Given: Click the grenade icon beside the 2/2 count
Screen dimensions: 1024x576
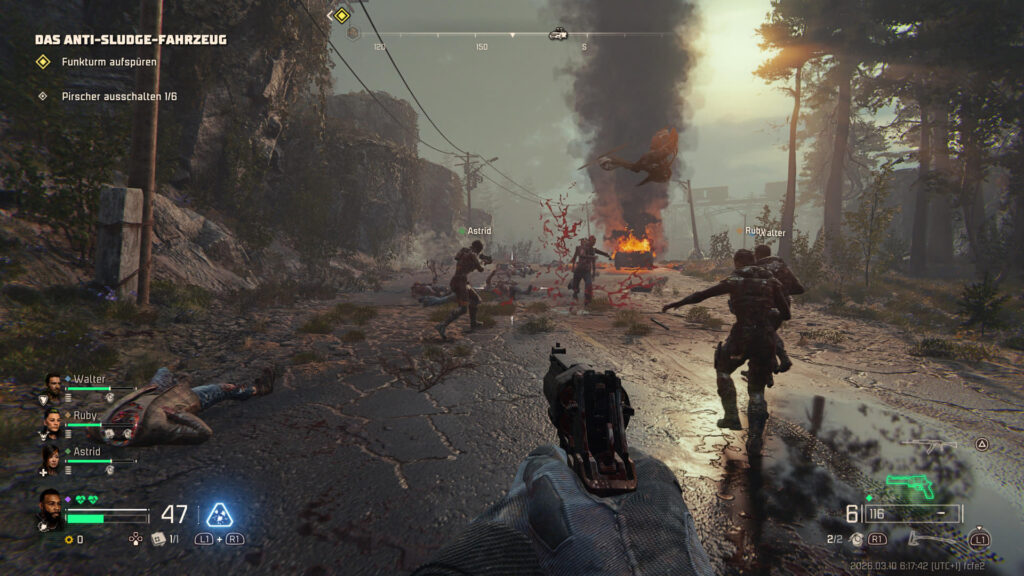Looking at the screenshot, I should coord(856,539).
